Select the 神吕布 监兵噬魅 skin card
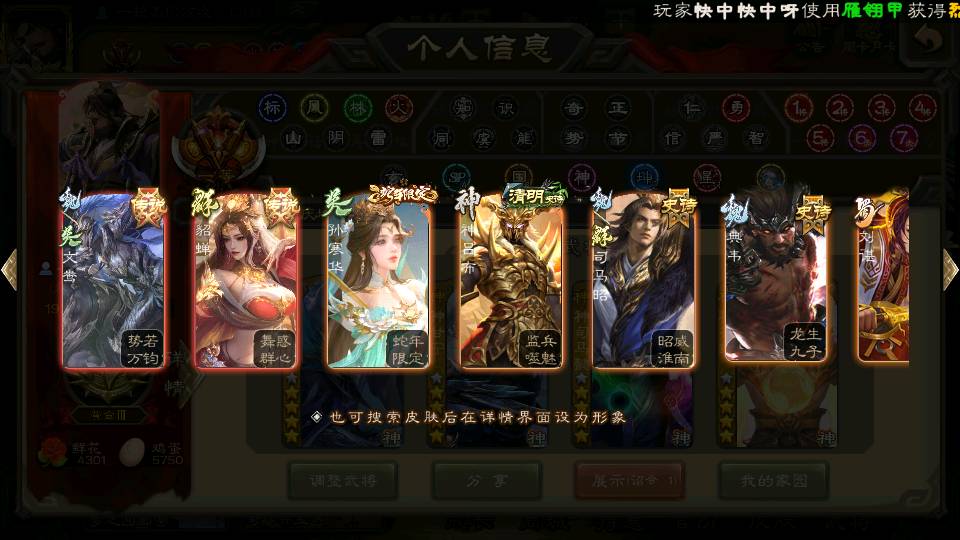This screenshot has width=960, height=540. (x=511, y=280)
